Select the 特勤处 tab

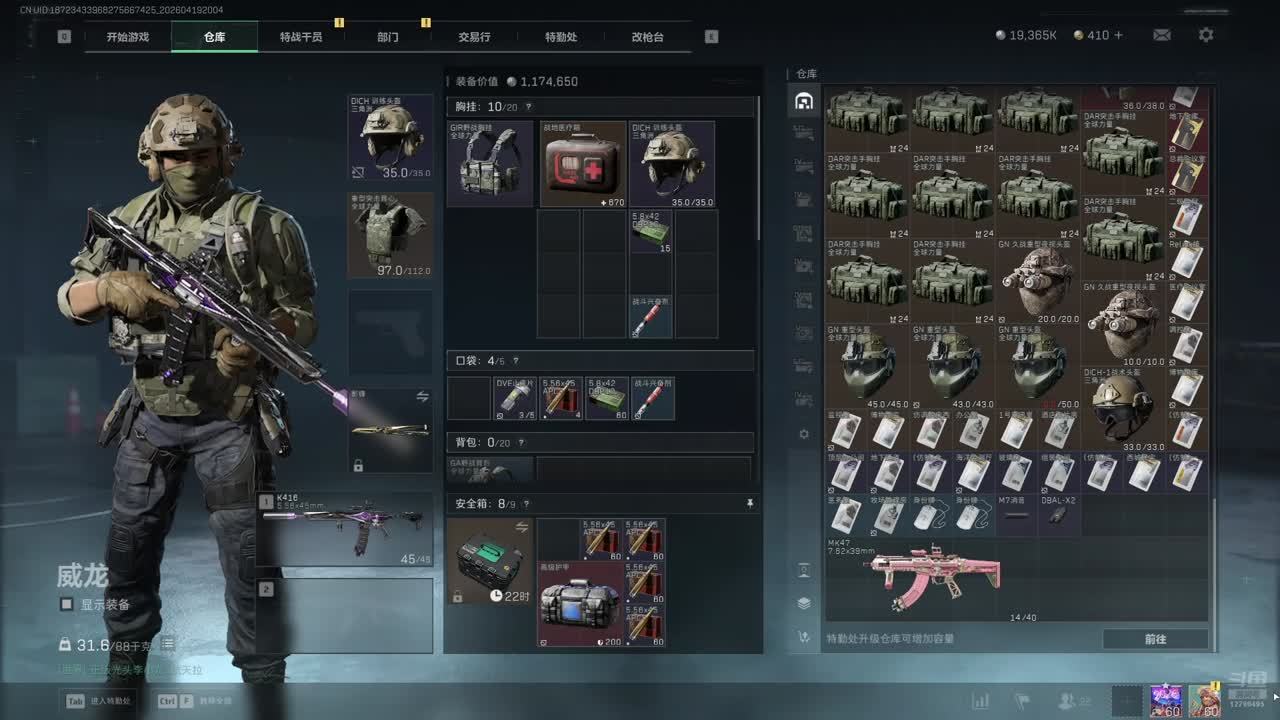coord(561,37)
